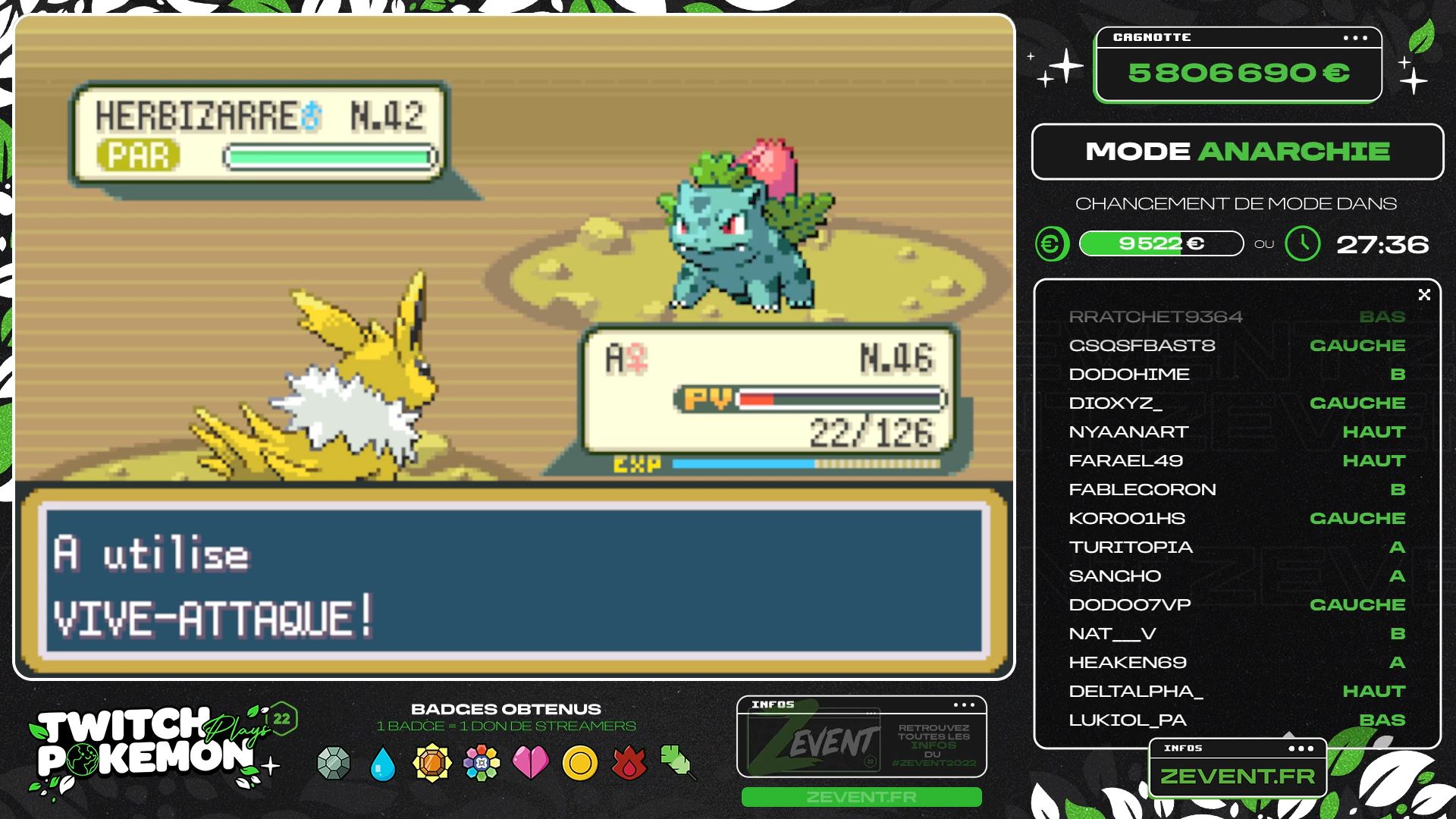This screenshot has height=819, width=1456.
Task: Select the grey Boulder badge icon
Action: (x=334, y=763)
